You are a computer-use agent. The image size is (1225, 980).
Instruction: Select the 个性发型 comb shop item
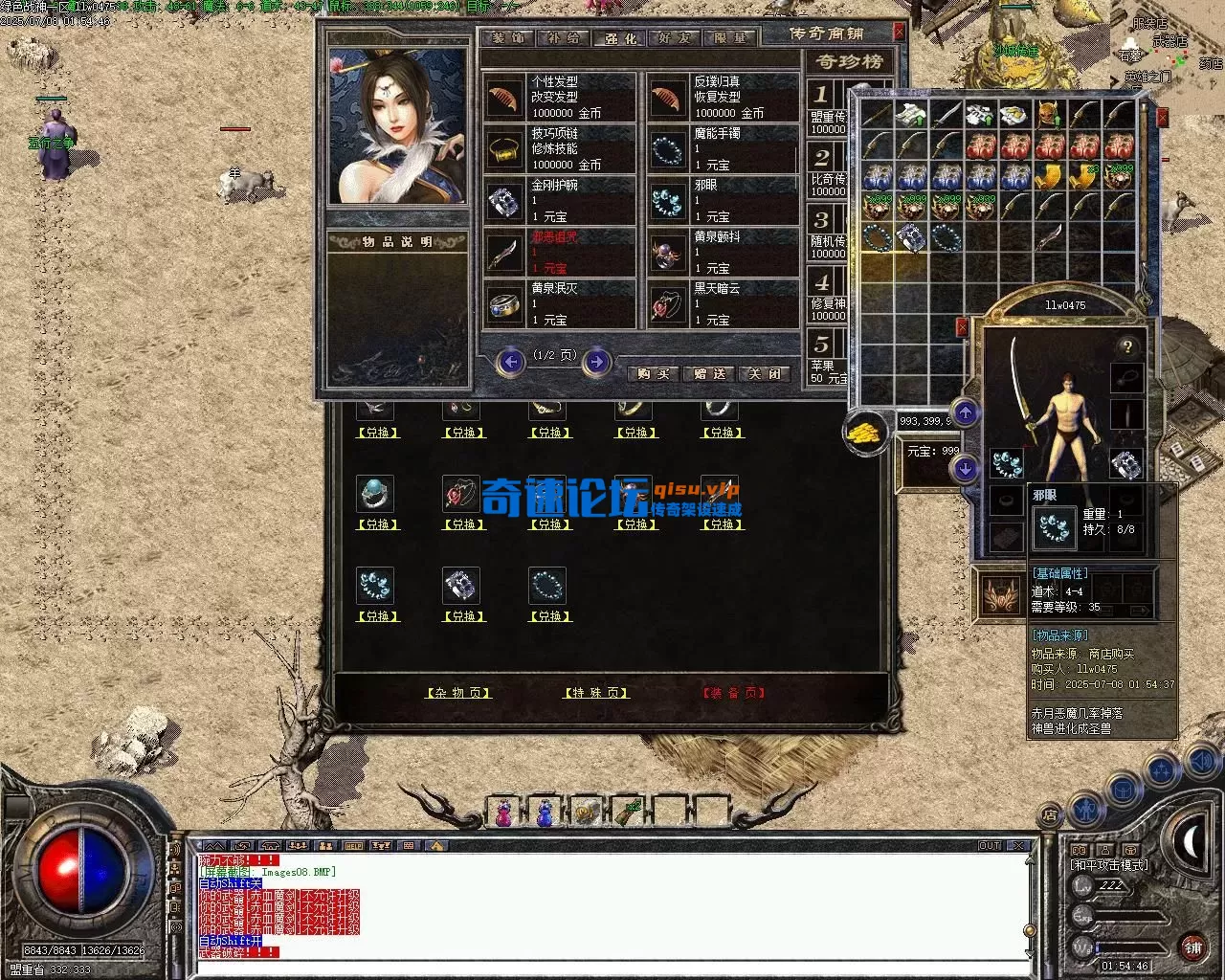click(559, 98)
